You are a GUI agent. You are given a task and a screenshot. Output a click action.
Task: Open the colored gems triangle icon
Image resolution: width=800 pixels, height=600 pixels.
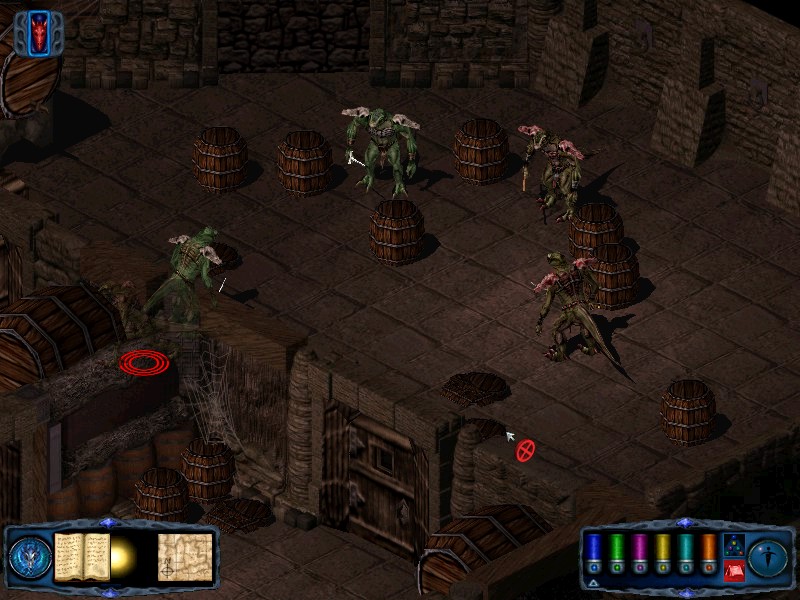pyautogui.click(x=732, y=544)
